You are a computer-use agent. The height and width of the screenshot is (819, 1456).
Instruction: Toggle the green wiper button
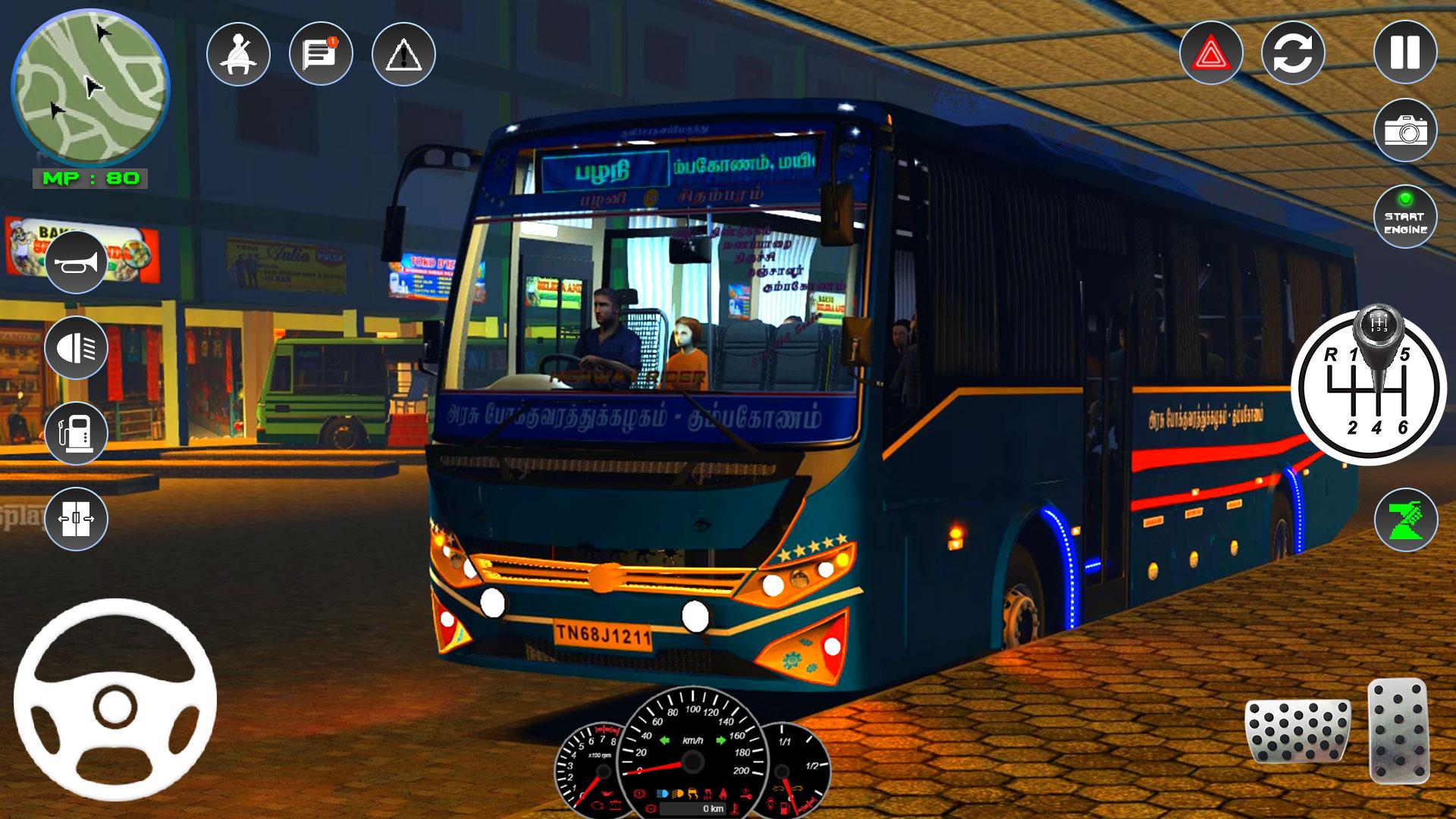tap(1405, 520)
